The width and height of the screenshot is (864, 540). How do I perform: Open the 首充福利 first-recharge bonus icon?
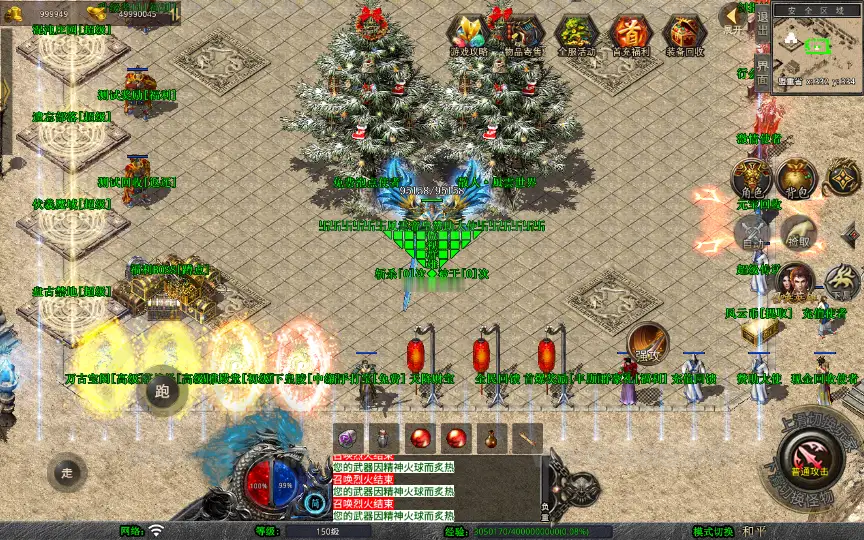(630, 34)
